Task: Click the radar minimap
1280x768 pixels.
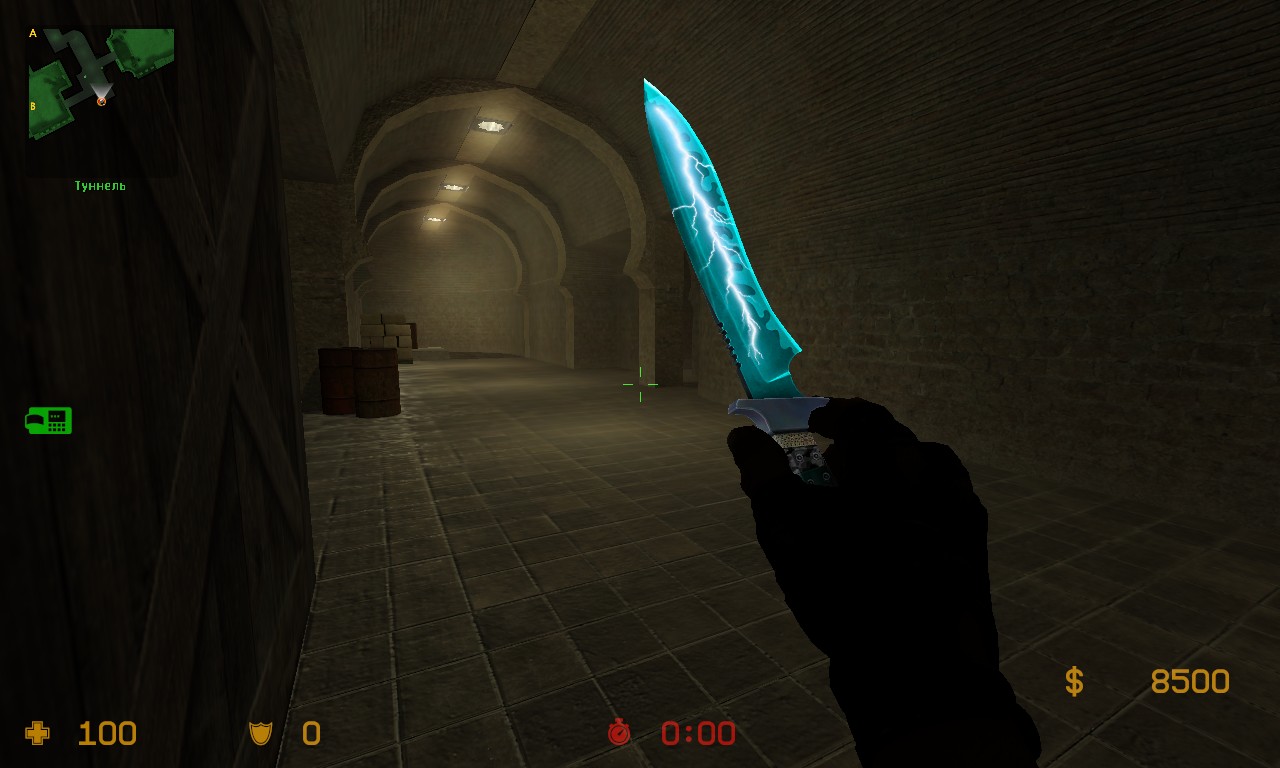Action: click(101, 84)
